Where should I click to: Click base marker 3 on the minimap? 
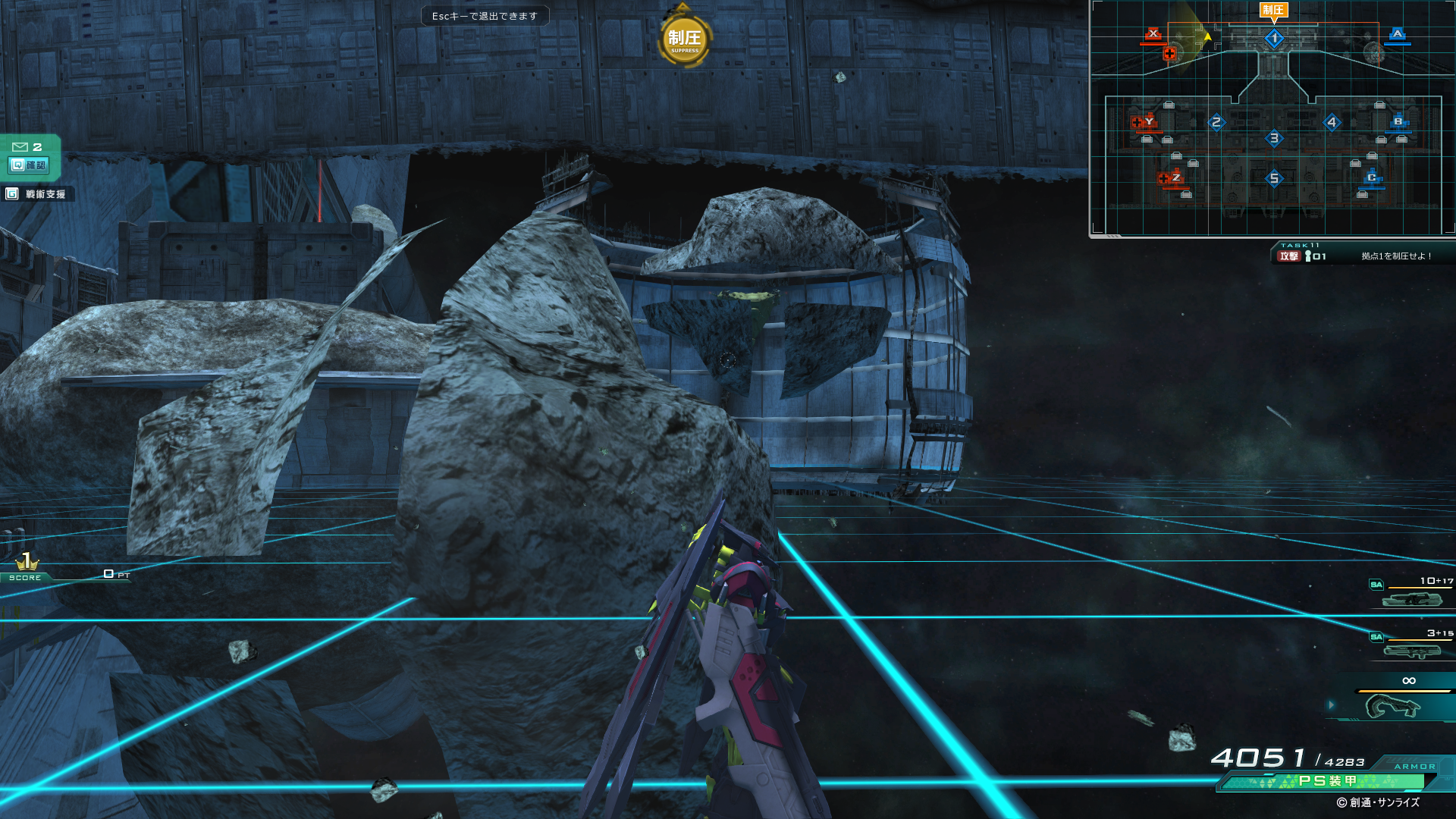point(1274,138)
